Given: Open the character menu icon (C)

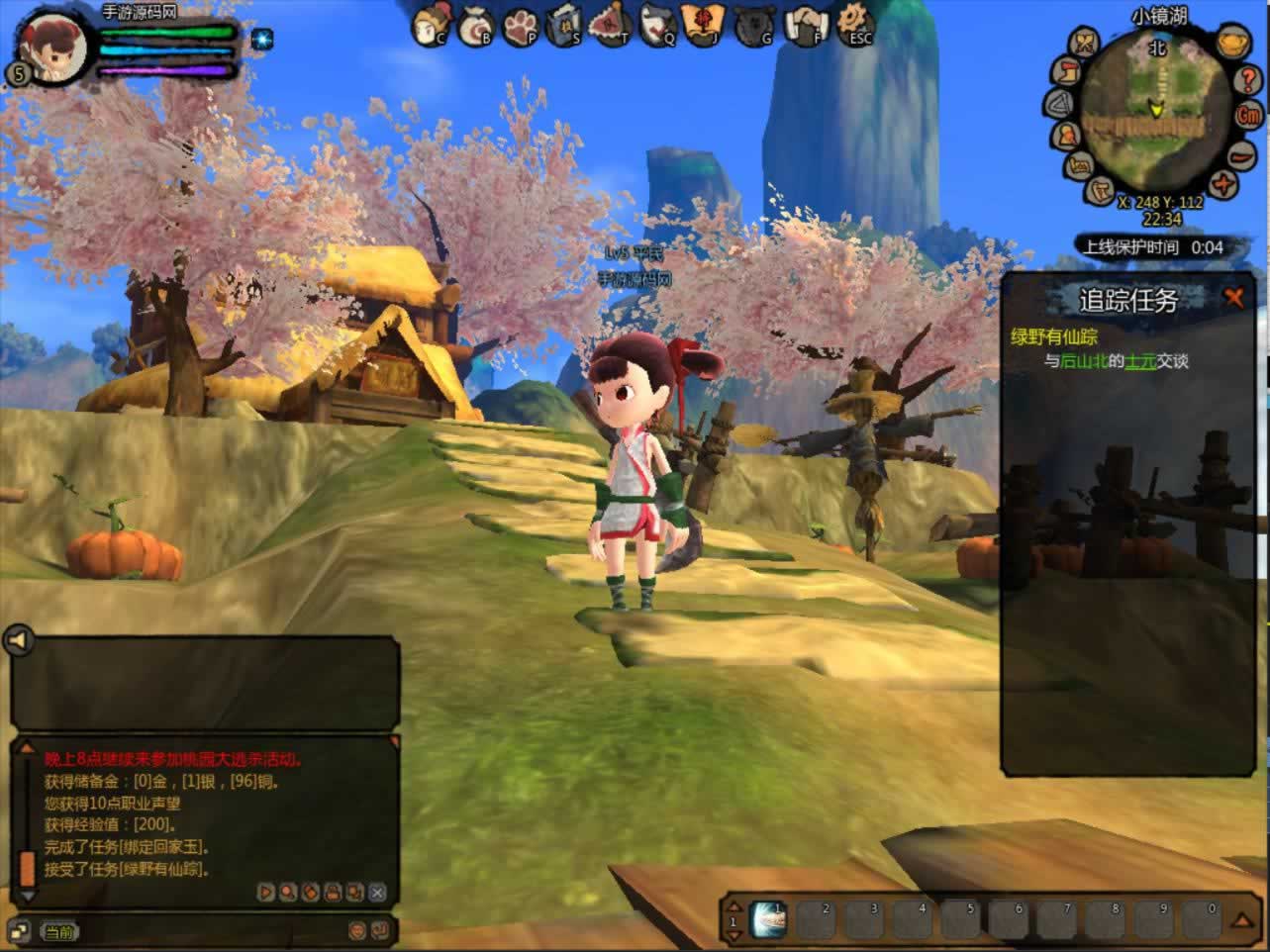Looking at the screenshot, I should tap(433, 25).
